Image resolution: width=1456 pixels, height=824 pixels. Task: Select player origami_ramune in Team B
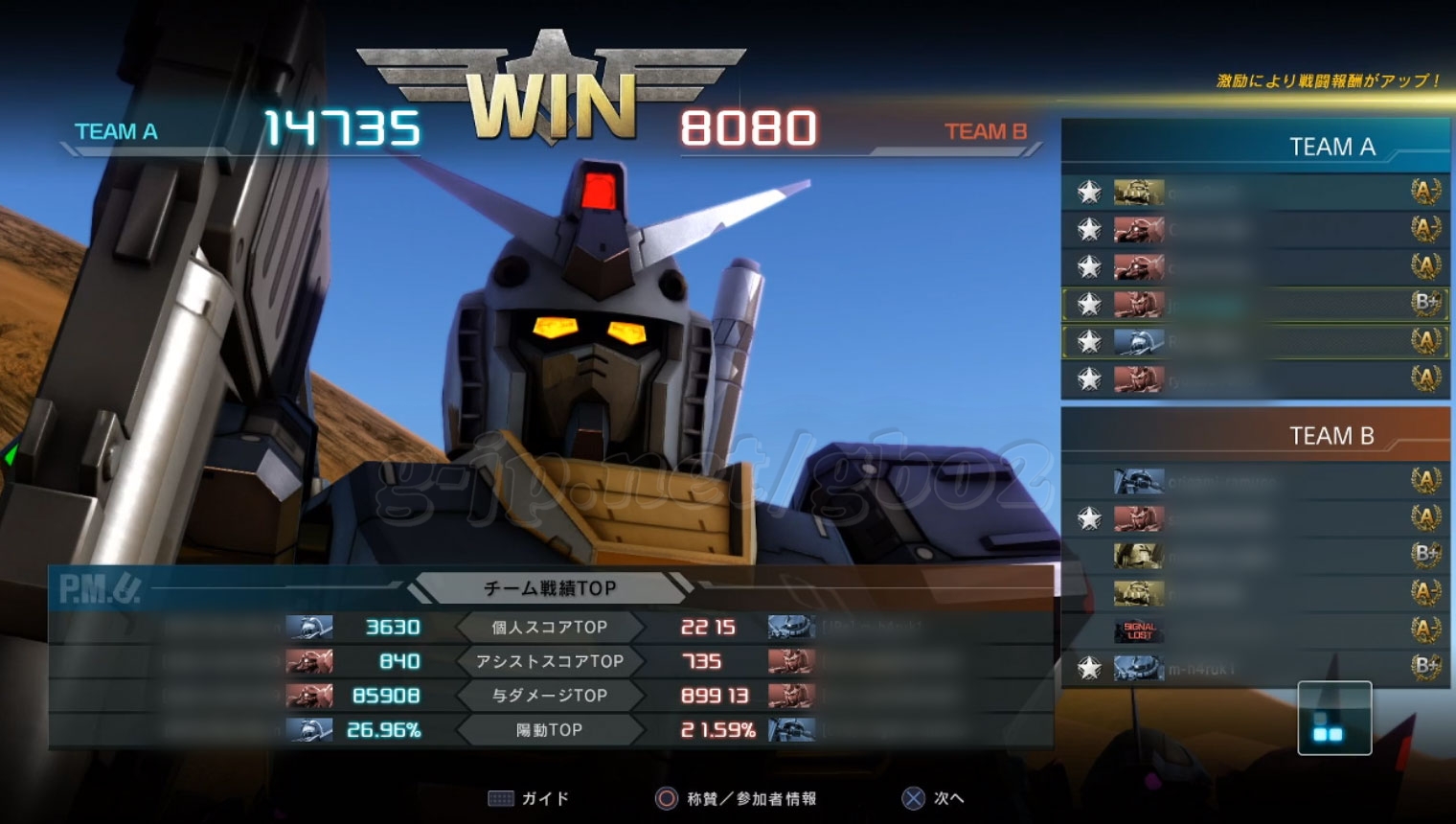coord(1255,480)
